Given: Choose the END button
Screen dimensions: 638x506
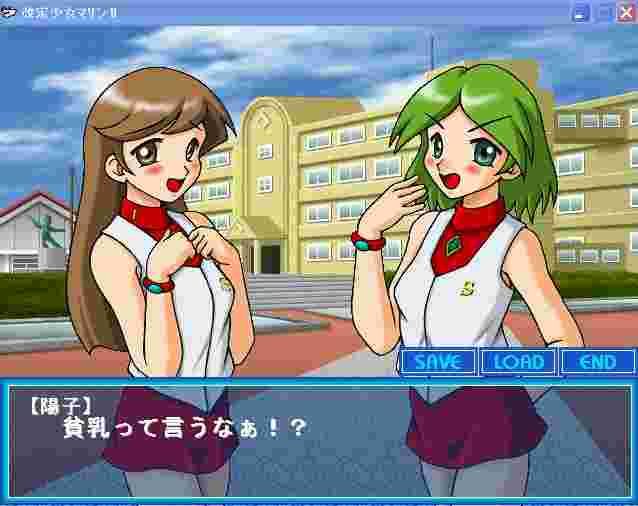Looking at the screenshot, I should point(598,362).
